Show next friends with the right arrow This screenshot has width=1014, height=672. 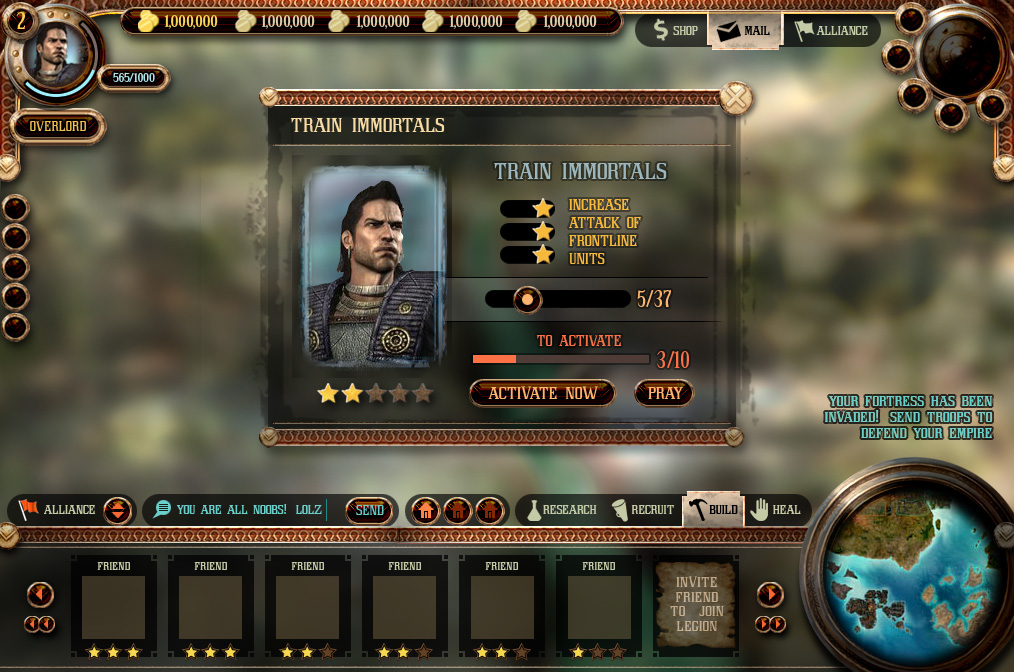coord(770,595)
